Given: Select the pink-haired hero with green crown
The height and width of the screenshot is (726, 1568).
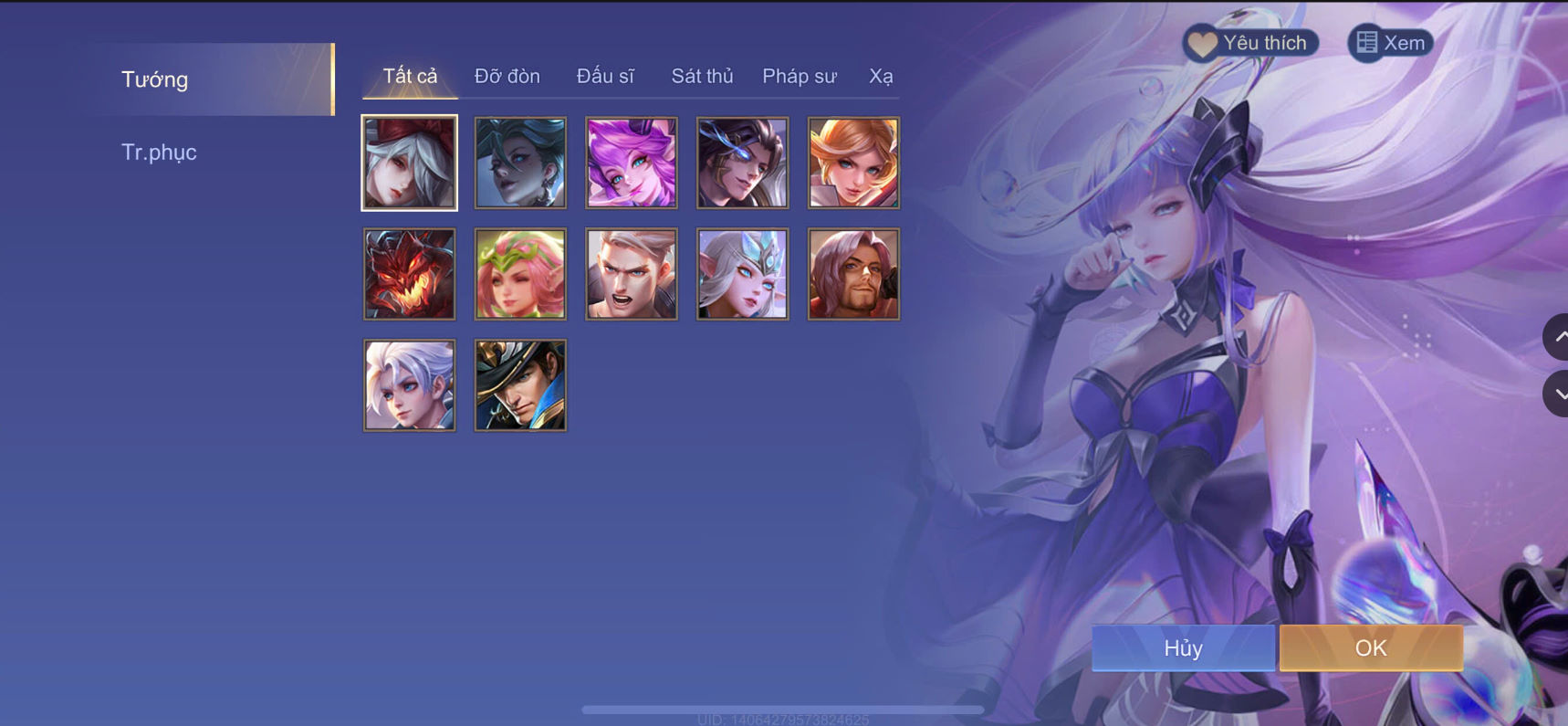Looking at the screenshot, I should (x=519, y=273).
